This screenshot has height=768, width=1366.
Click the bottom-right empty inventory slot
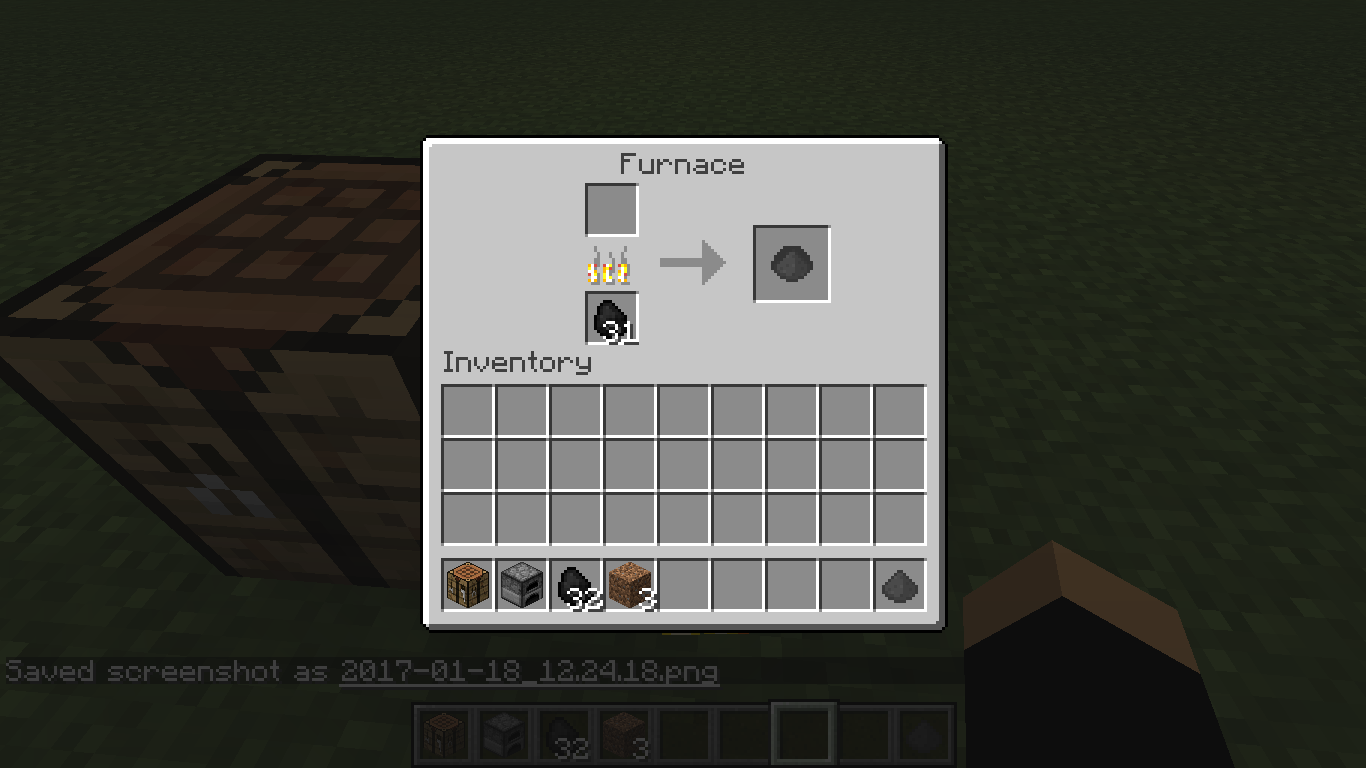[899, 518]
